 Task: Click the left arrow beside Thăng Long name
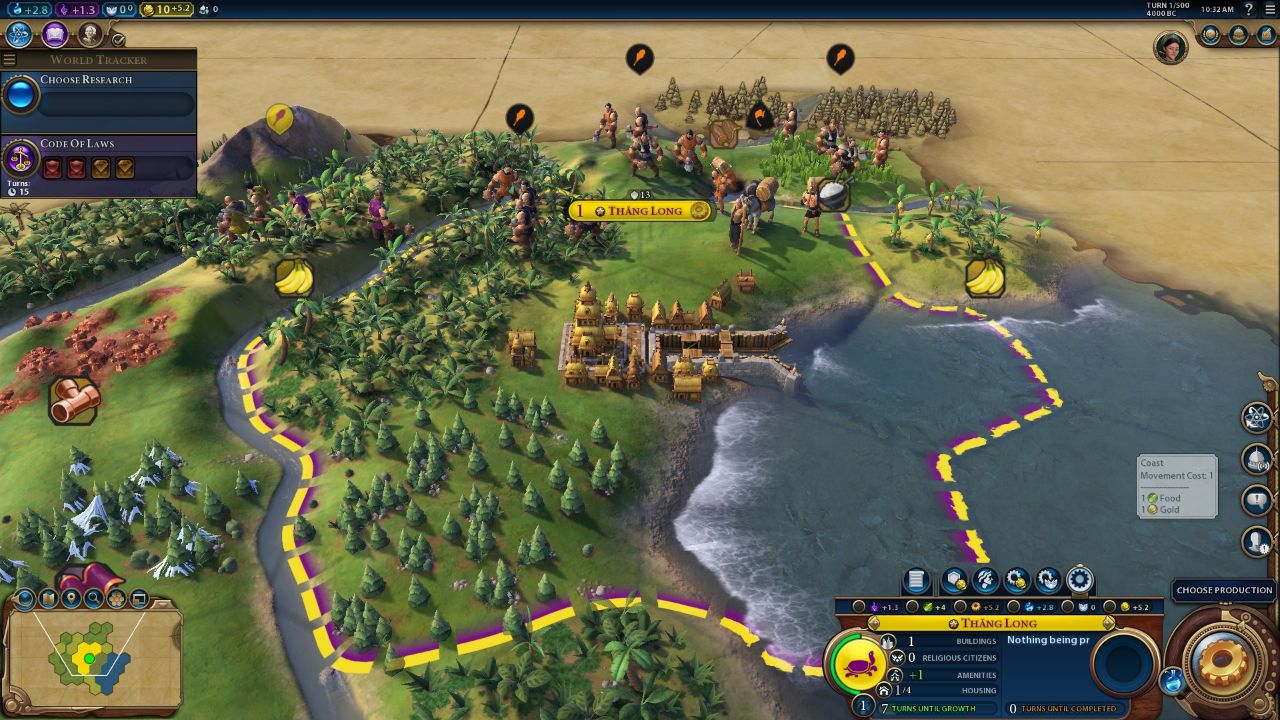click(873, 623)
